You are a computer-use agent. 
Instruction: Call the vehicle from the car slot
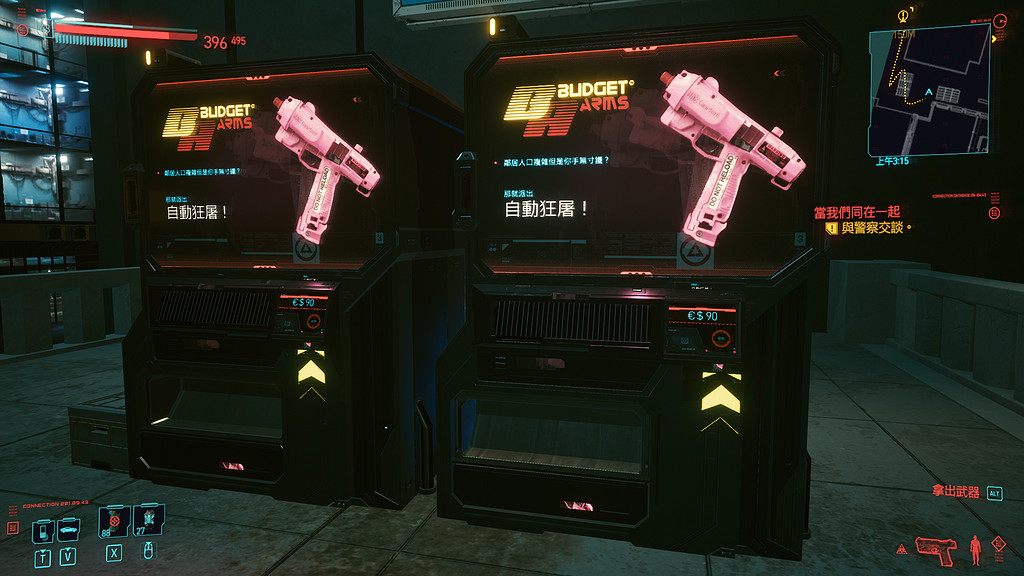click(67, 530)
